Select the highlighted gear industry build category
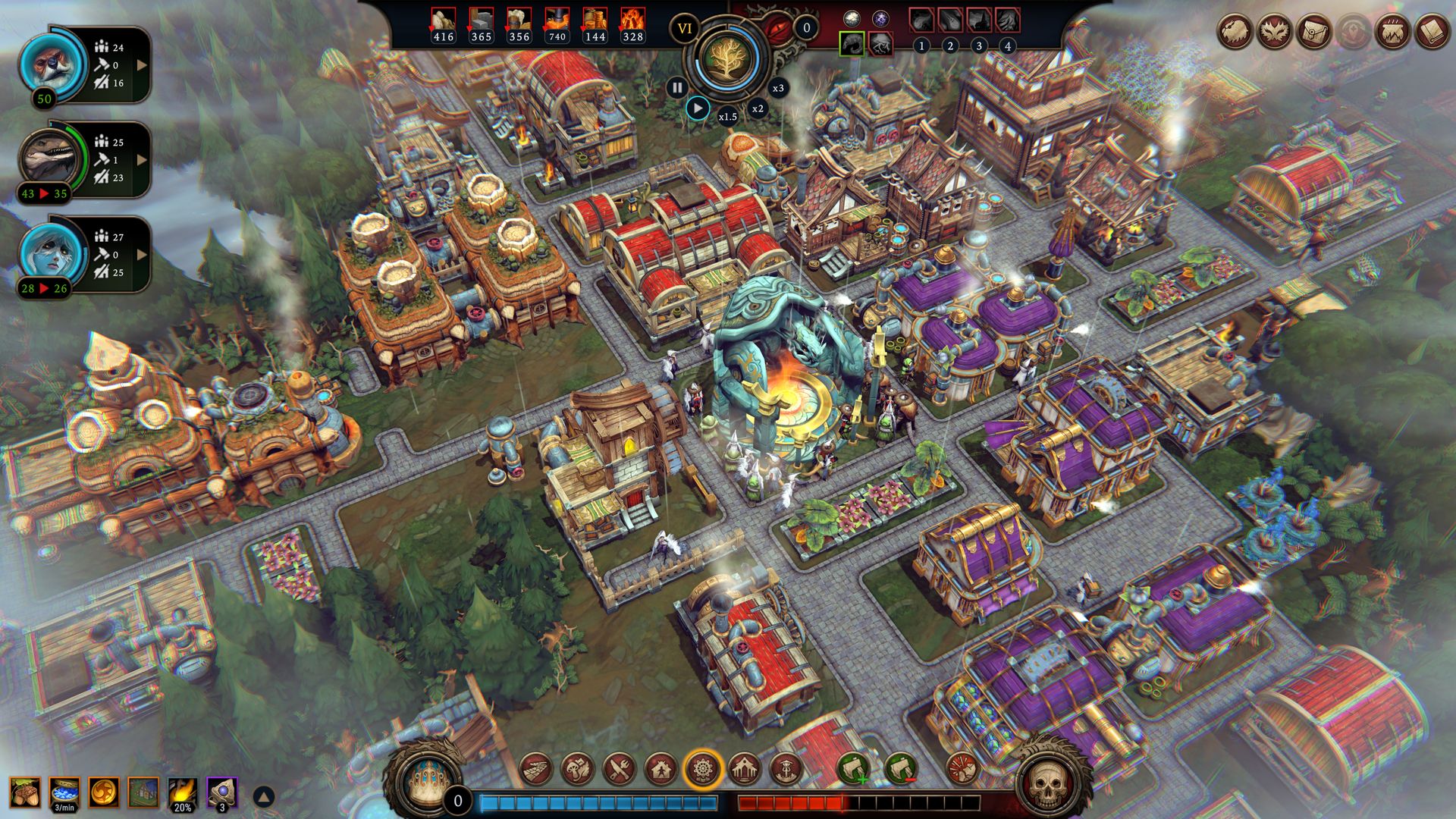The width and height of the screenshot is (1456, 819). coord(703,770)
